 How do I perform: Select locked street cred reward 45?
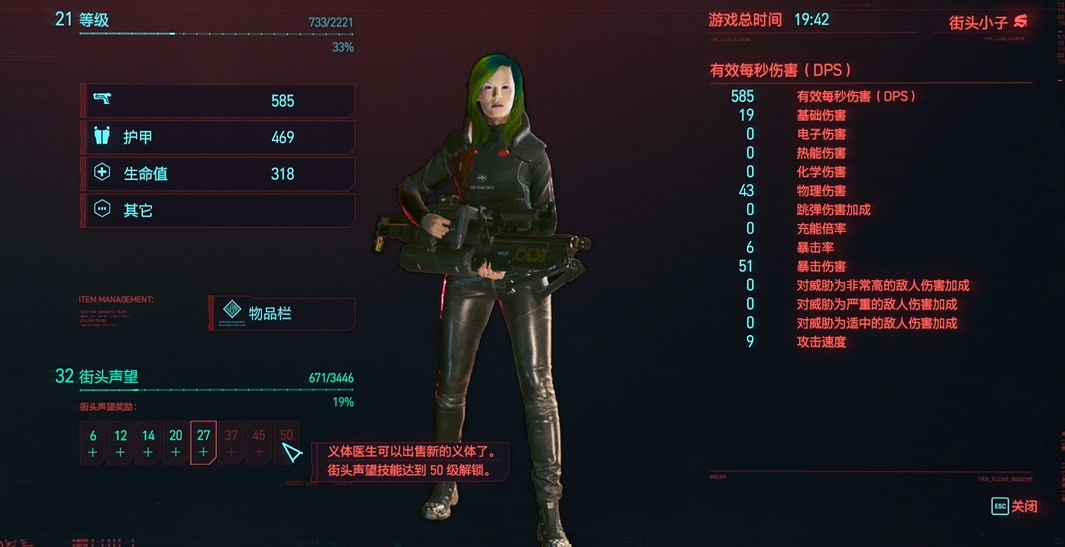click(x=259, y=443)
